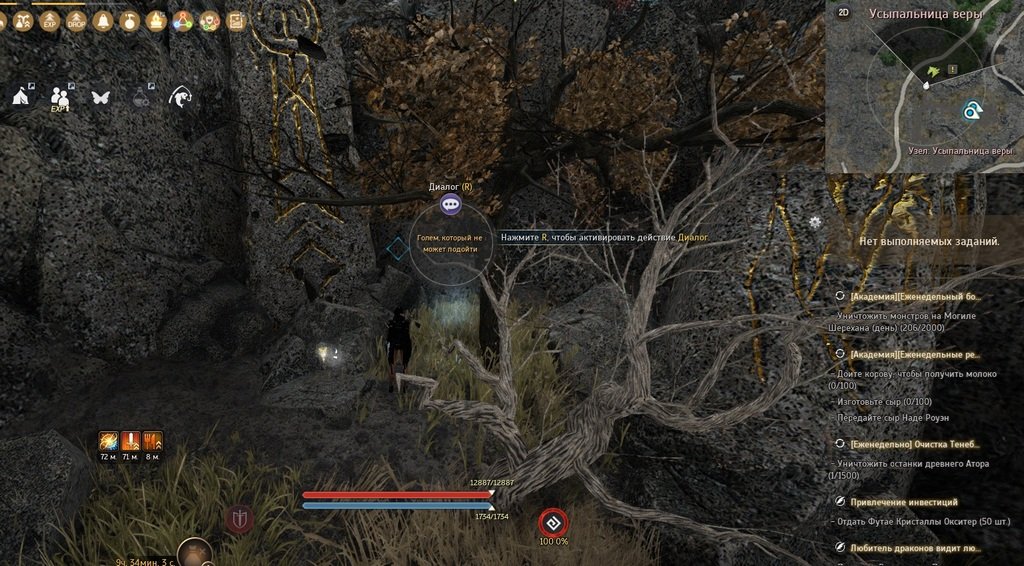Screen dimensions: 1024x566
Task: Open the gear settings above the quest tracker
Action: [816, 221]
